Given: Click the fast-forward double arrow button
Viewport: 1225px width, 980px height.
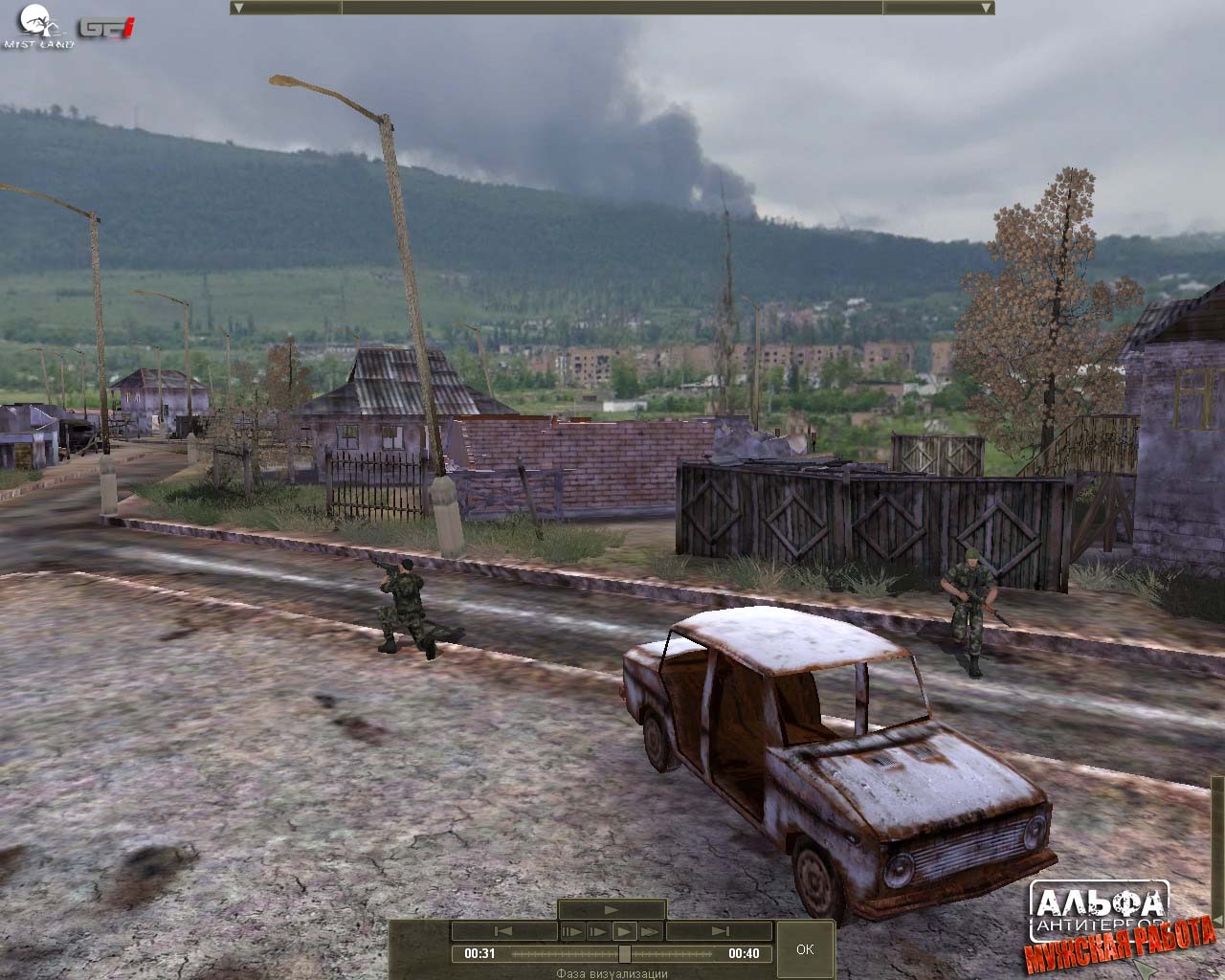Looking at the screenshot, I should point(651,931).
